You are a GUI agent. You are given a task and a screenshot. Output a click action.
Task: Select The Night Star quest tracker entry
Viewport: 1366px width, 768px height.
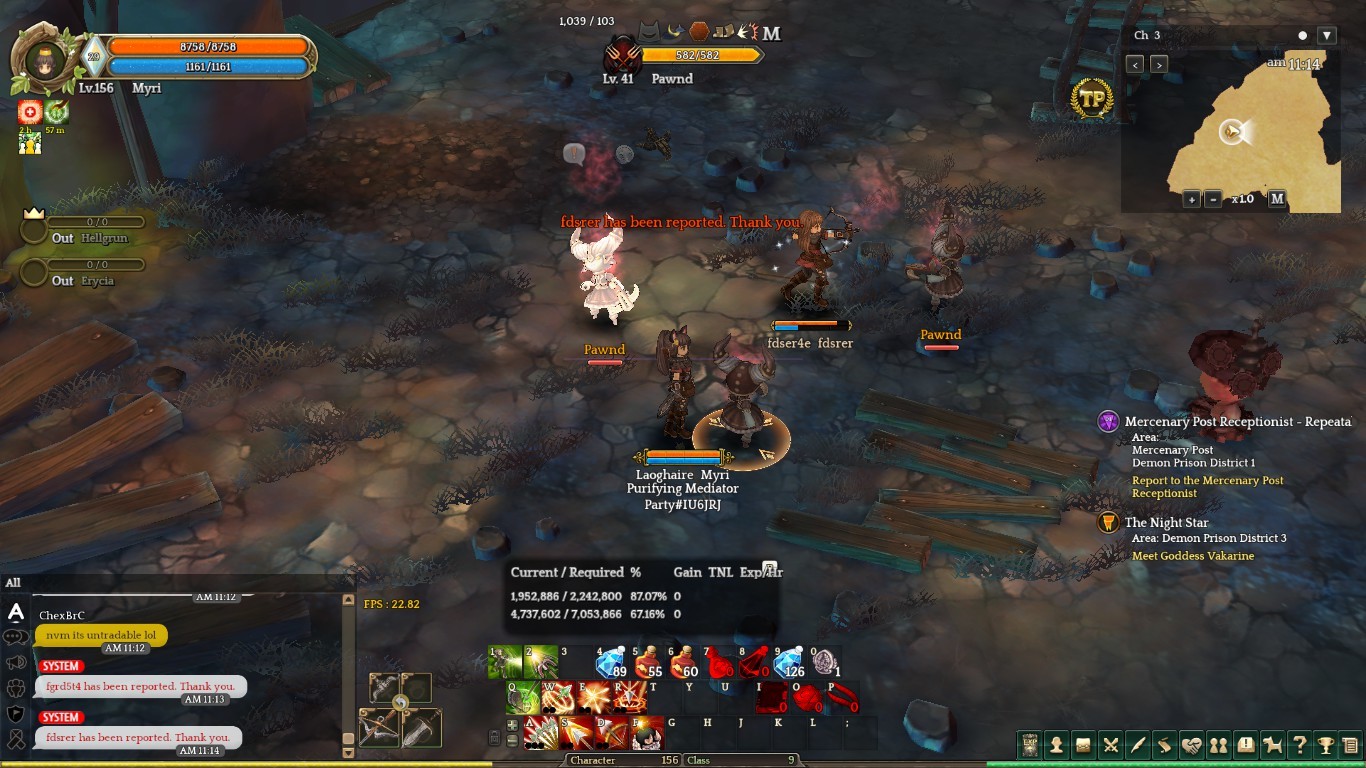pyautogui.click(x=1166, y=523)
